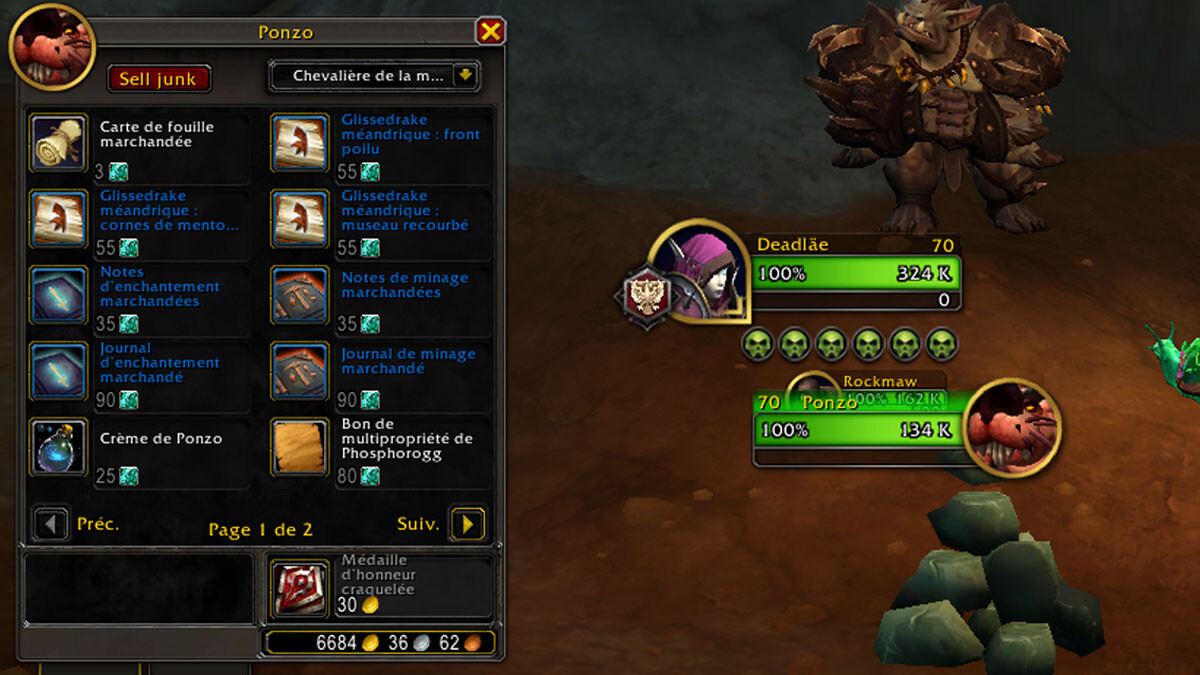Buy Bon de multipropriété de Phosphorogg
The image size is (1200, 675).
(300, 447)
